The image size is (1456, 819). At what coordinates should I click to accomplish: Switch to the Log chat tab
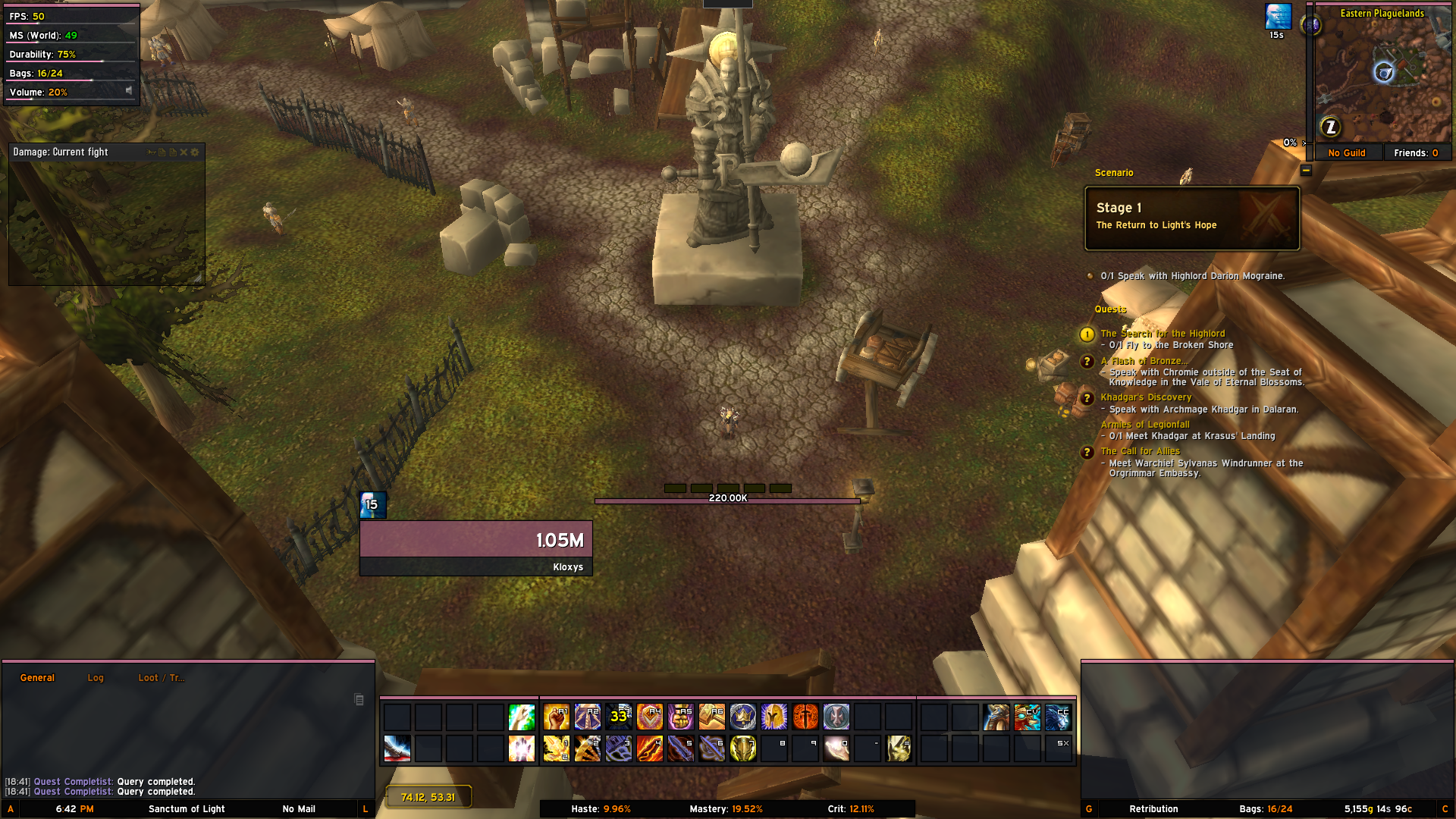[x=96, y=678]
